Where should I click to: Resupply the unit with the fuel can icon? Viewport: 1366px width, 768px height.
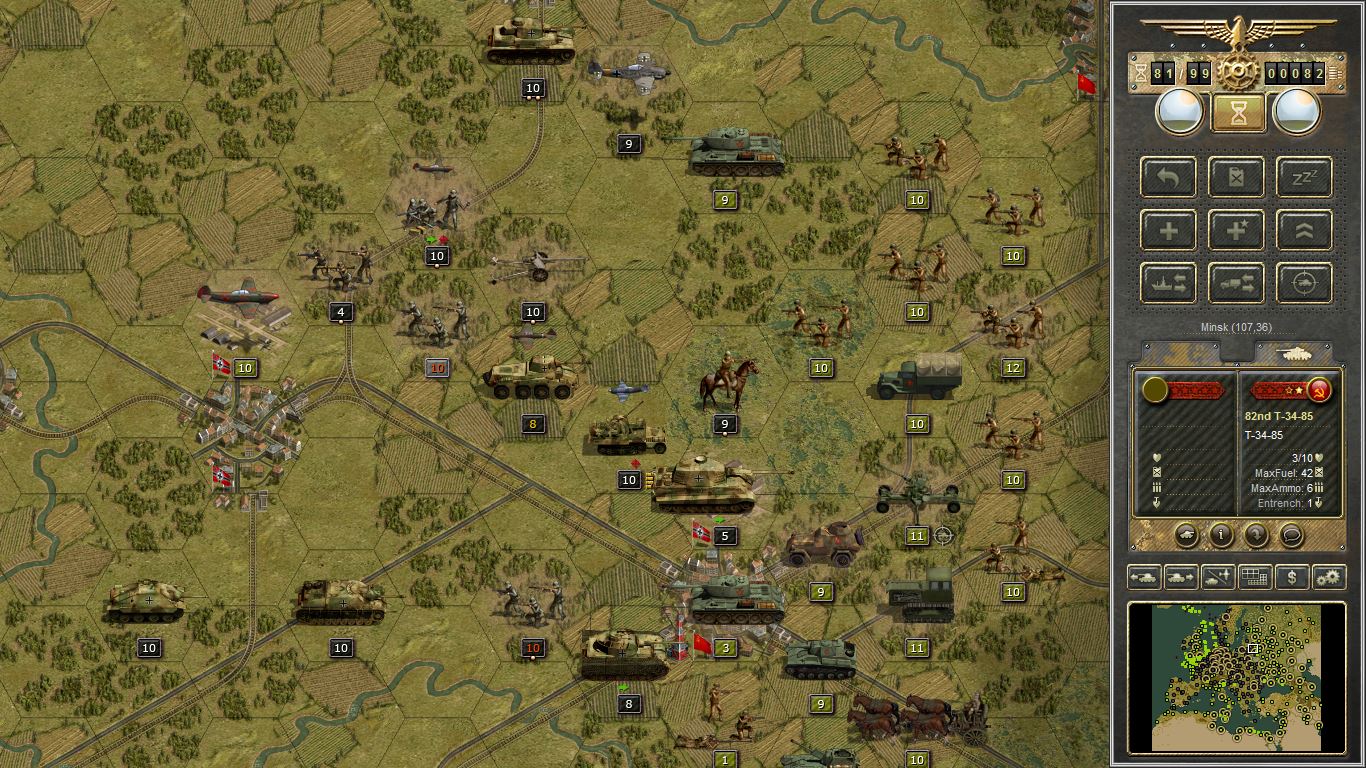pyautogui.click(x=1236, y=177)
